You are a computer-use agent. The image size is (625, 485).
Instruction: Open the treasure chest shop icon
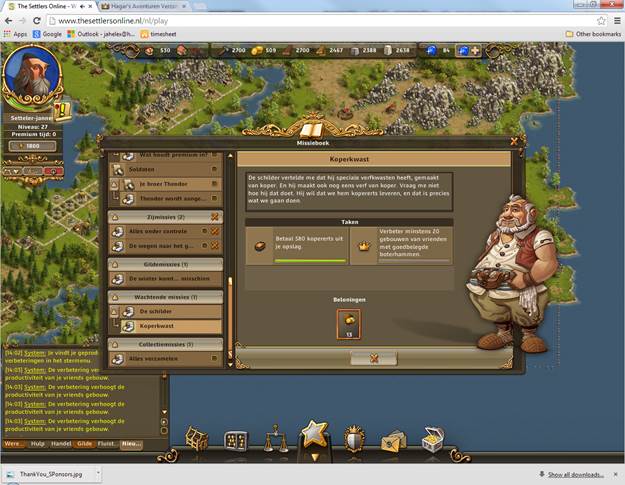(x=433, y=439)
